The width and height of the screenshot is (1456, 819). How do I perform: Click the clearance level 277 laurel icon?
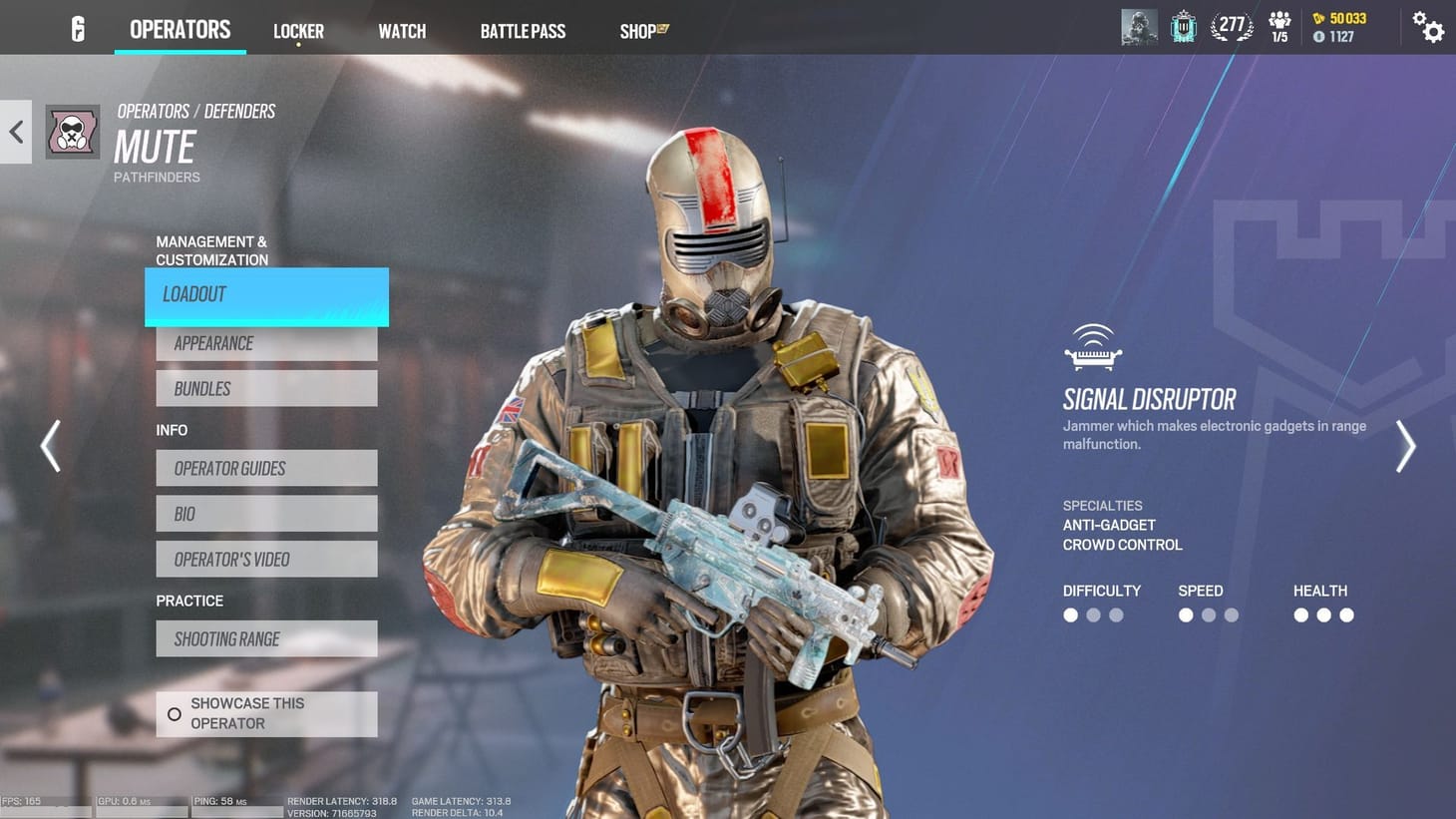click(1232, 27)
